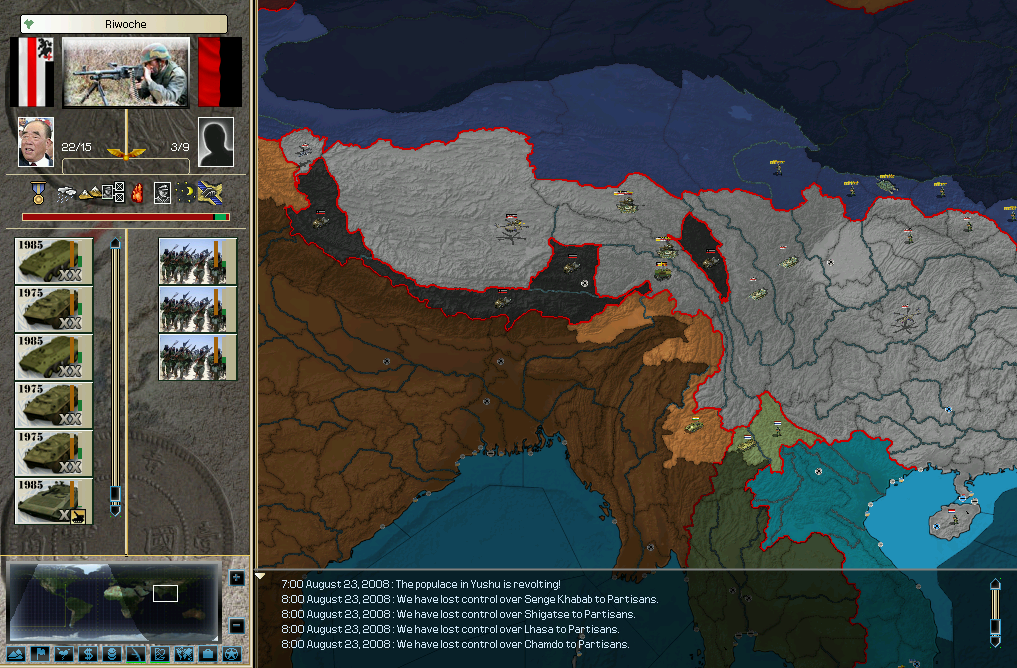Screen dimensions: 1017x668
Task: Select the blank defender leader silhouette
Action: click(216, 141)
